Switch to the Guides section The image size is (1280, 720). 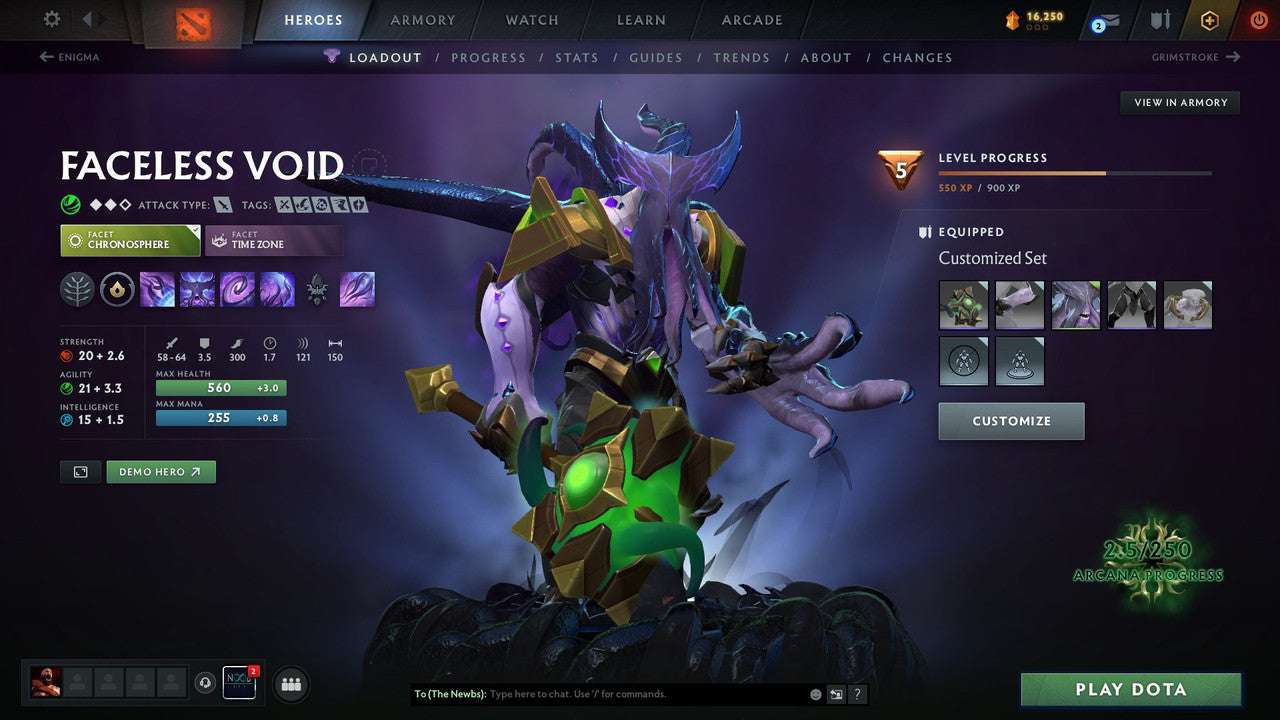pyautogui.click(x=655, y=57)
